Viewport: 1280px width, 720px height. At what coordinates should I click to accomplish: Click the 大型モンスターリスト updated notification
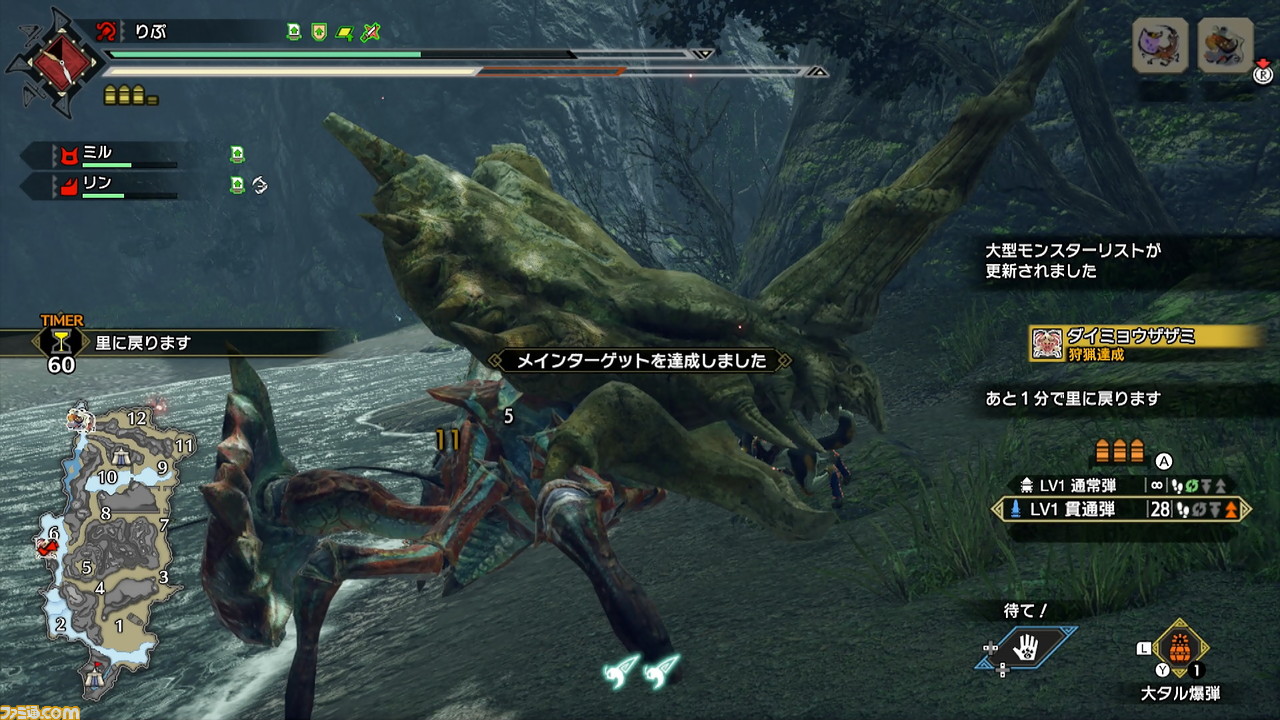[x=1075, y=260]
